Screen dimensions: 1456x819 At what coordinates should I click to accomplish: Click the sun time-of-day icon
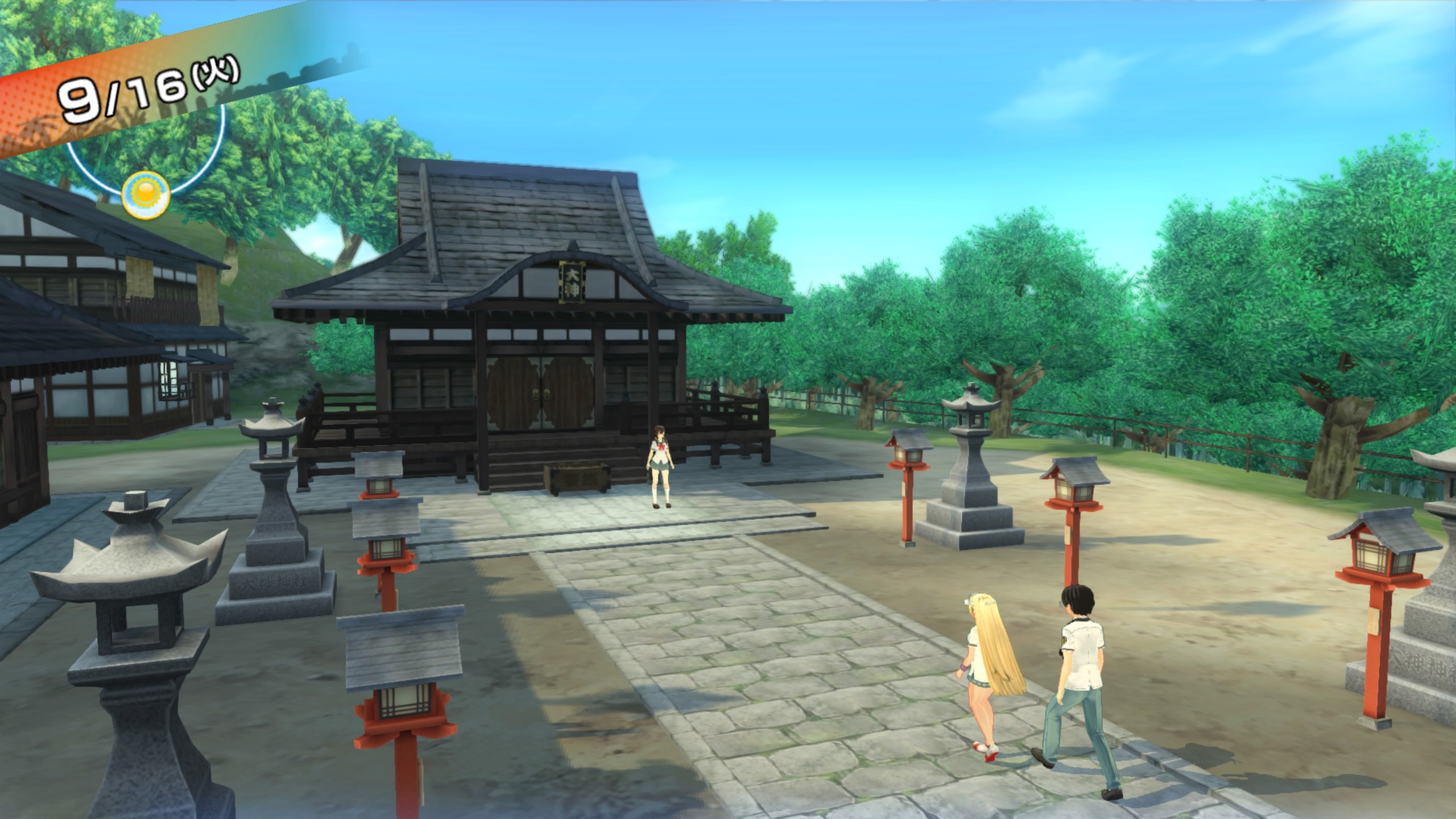(146, 195)
